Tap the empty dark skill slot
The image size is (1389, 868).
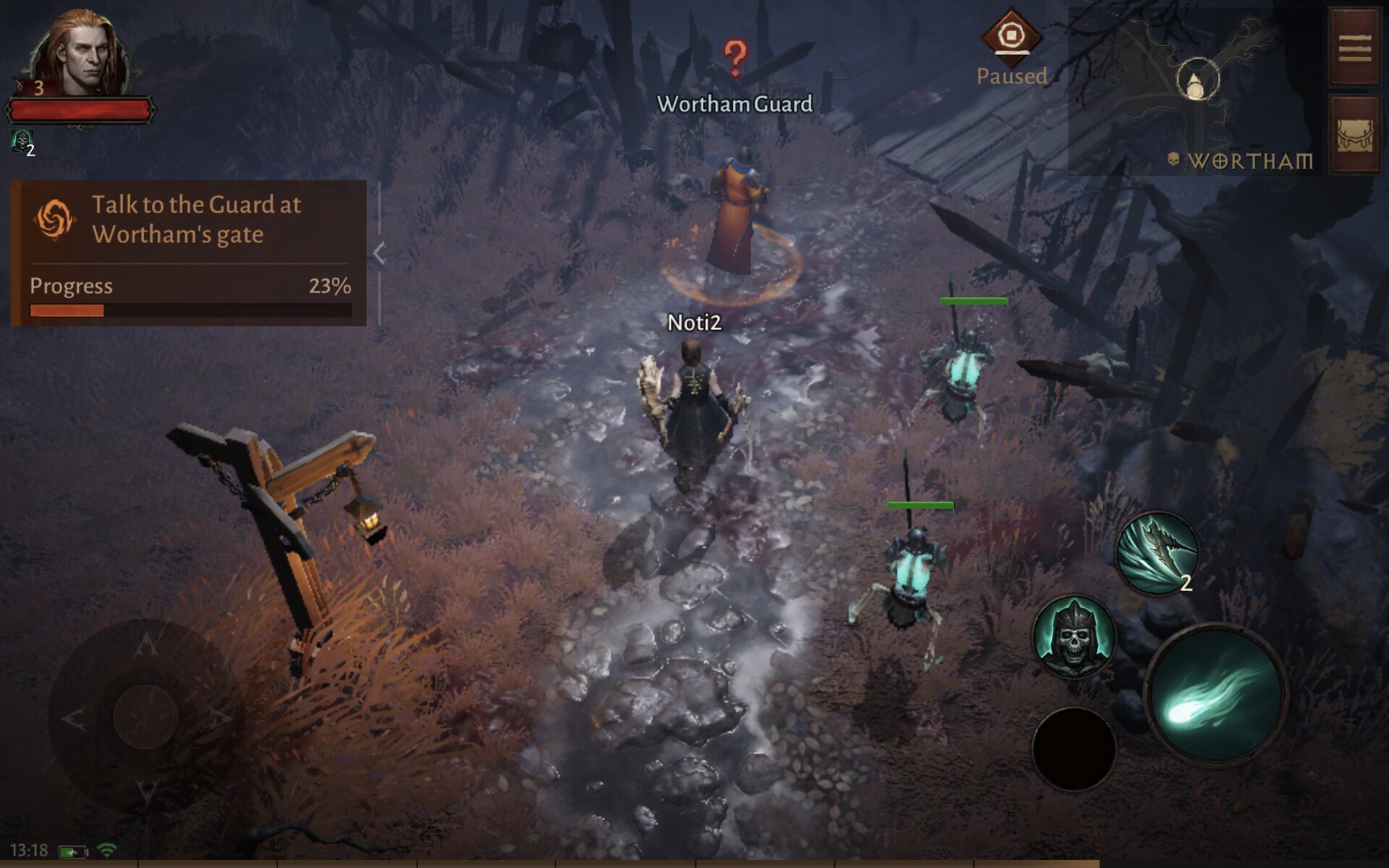tap(1074, 749)
